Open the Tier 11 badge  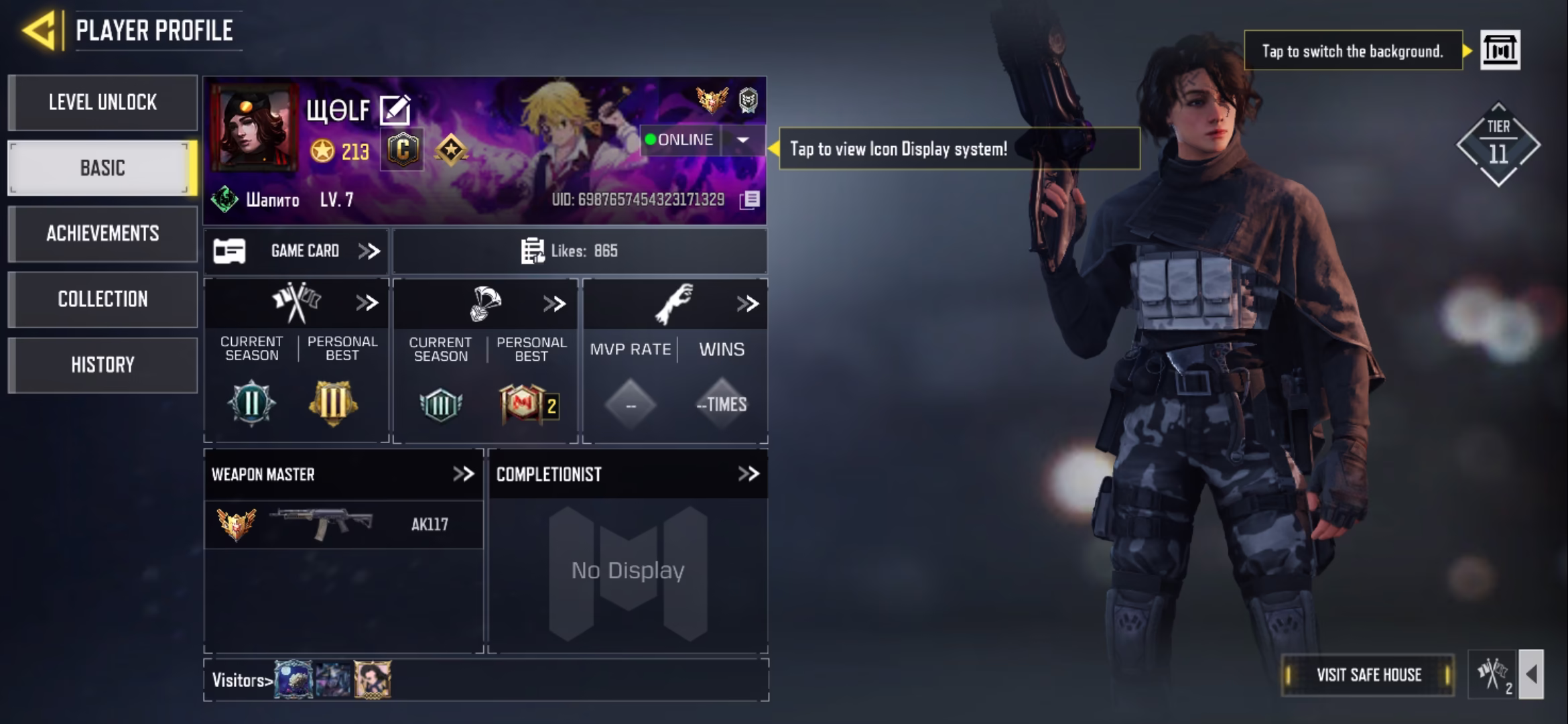(1498, 145)
